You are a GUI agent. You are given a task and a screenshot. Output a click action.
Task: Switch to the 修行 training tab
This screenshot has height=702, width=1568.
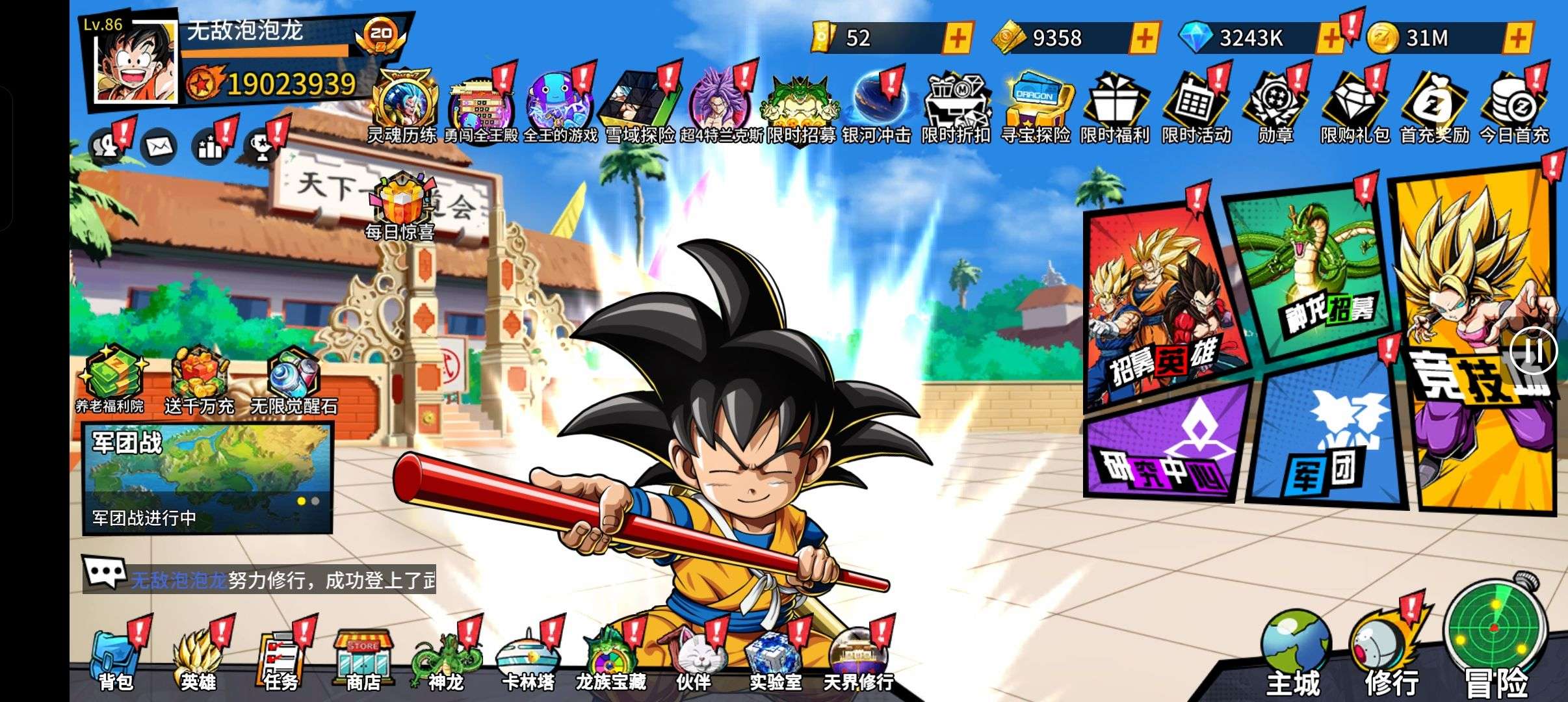[x=1391, y=656]
